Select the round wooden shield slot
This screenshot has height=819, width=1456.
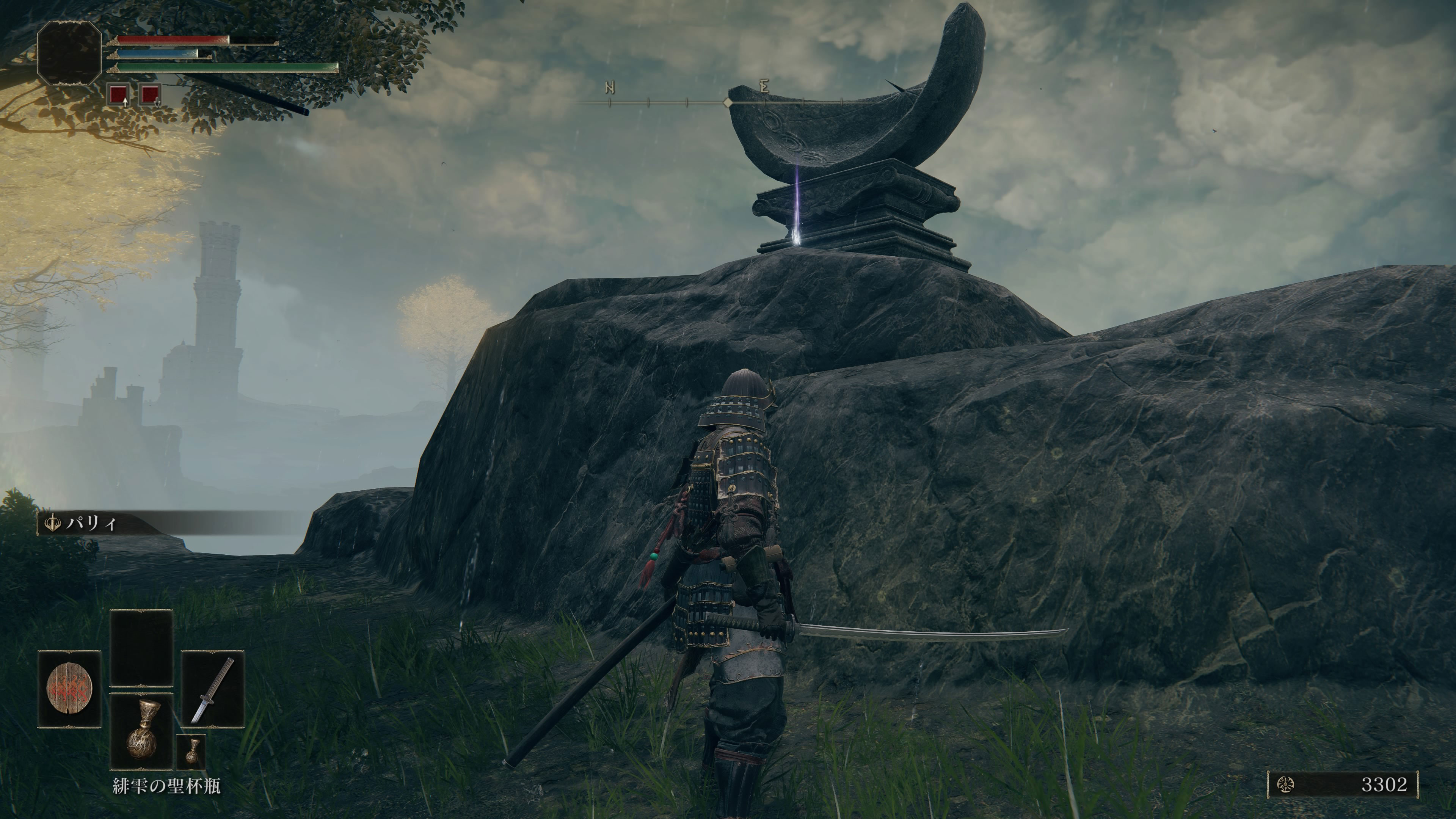tap(69, 689)
